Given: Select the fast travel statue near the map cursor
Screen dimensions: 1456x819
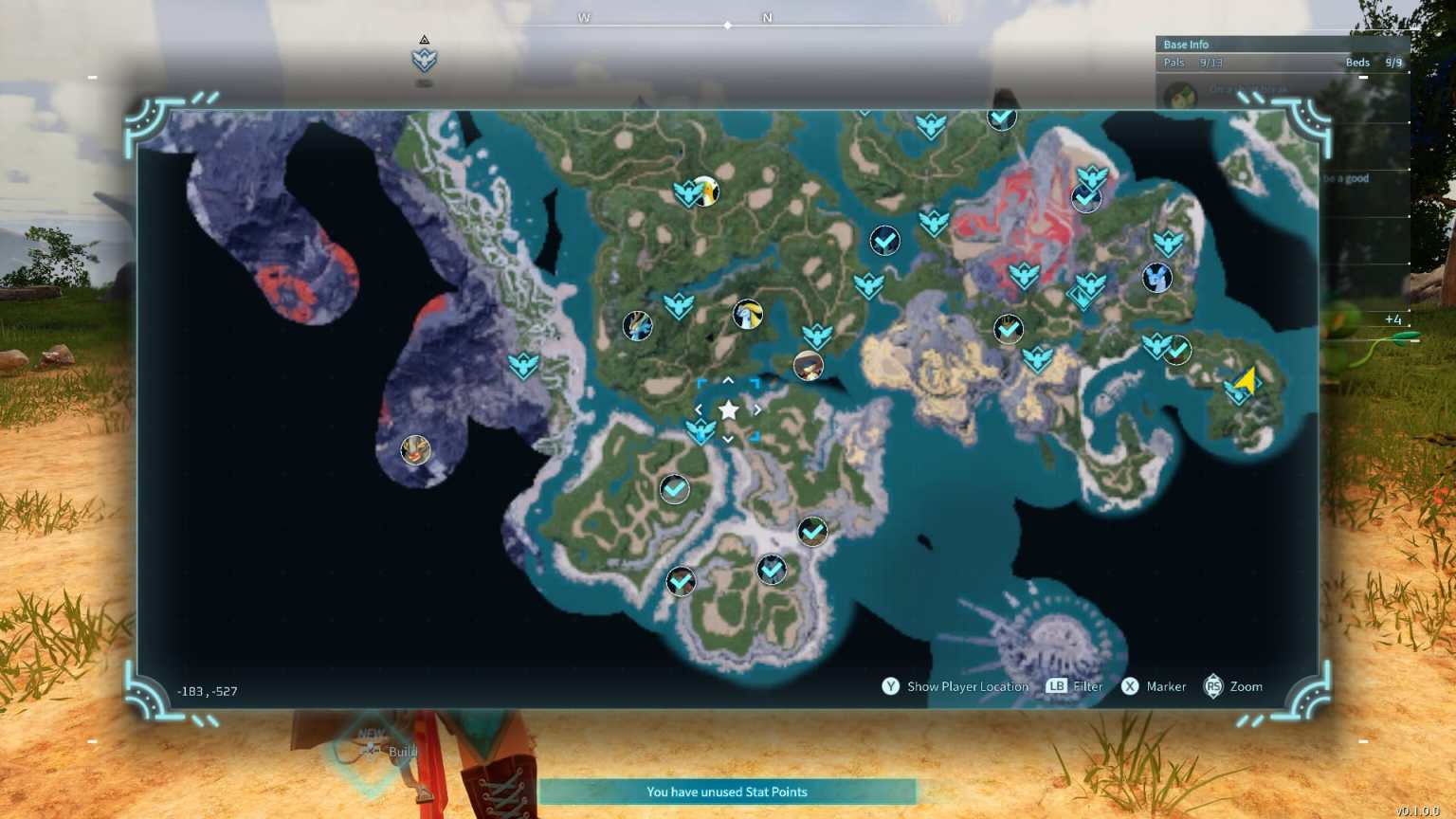Looking at the screenshot, I should [701, 433].
